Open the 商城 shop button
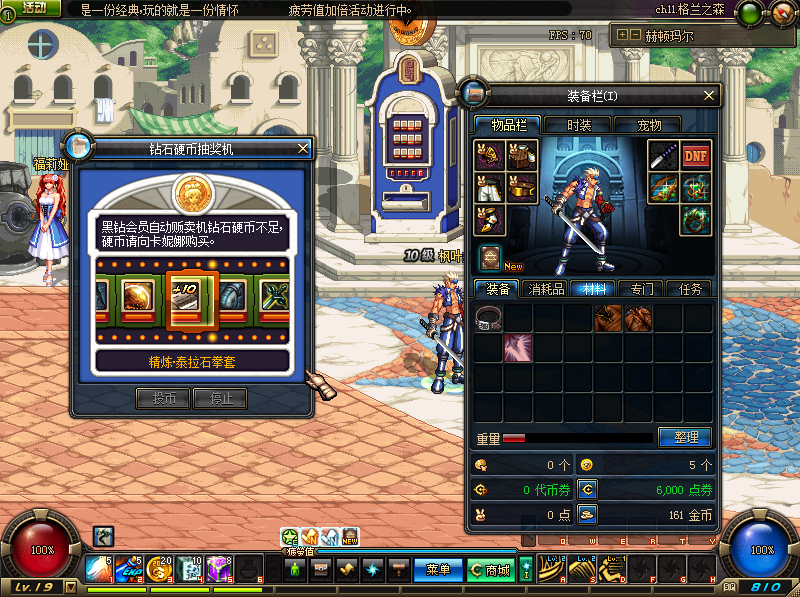This screenshot has width=800, height=597. click(491, 570)
